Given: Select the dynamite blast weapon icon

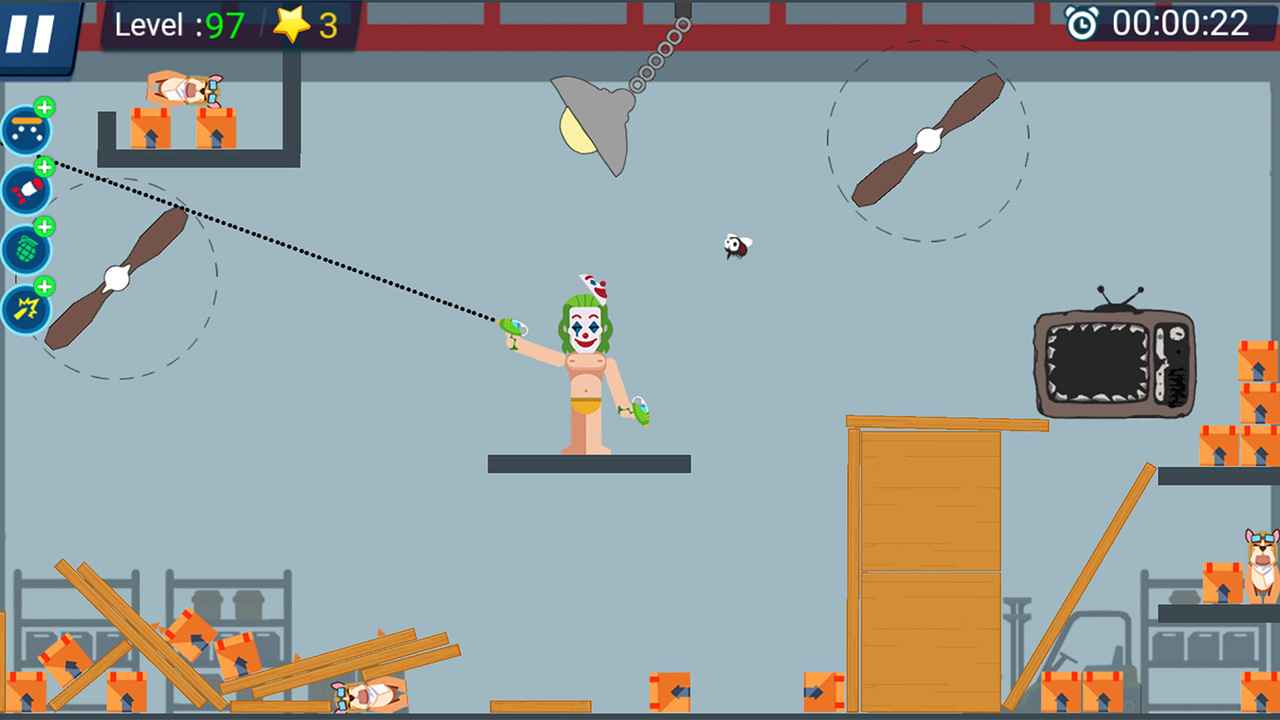Looking at the screenshot, I should (x=27, y=309).
